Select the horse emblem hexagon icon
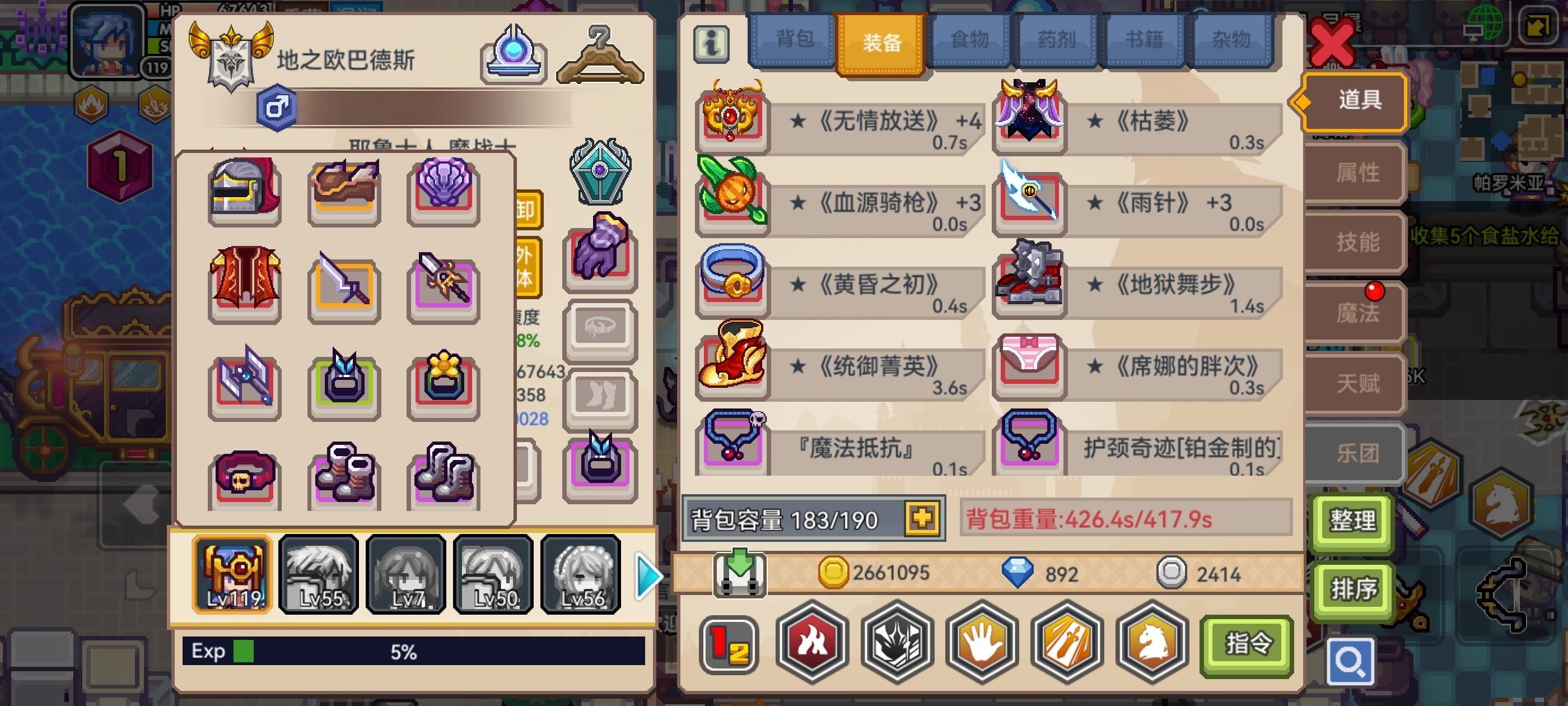The width and height of the screenshot is (1568, 706). 1150,644
